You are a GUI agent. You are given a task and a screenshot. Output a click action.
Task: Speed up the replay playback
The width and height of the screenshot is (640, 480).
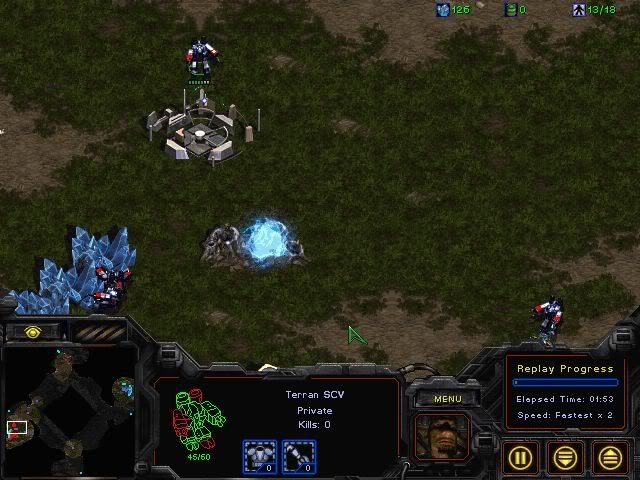click(610, 457)
